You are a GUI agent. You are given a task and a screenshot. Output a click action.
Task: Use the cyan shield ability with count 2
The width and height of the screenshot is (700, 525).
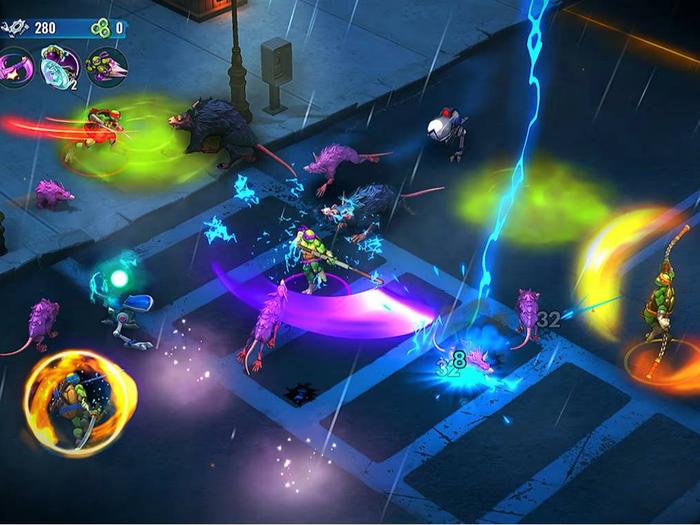pyautogui.click(x=61, y=67)
